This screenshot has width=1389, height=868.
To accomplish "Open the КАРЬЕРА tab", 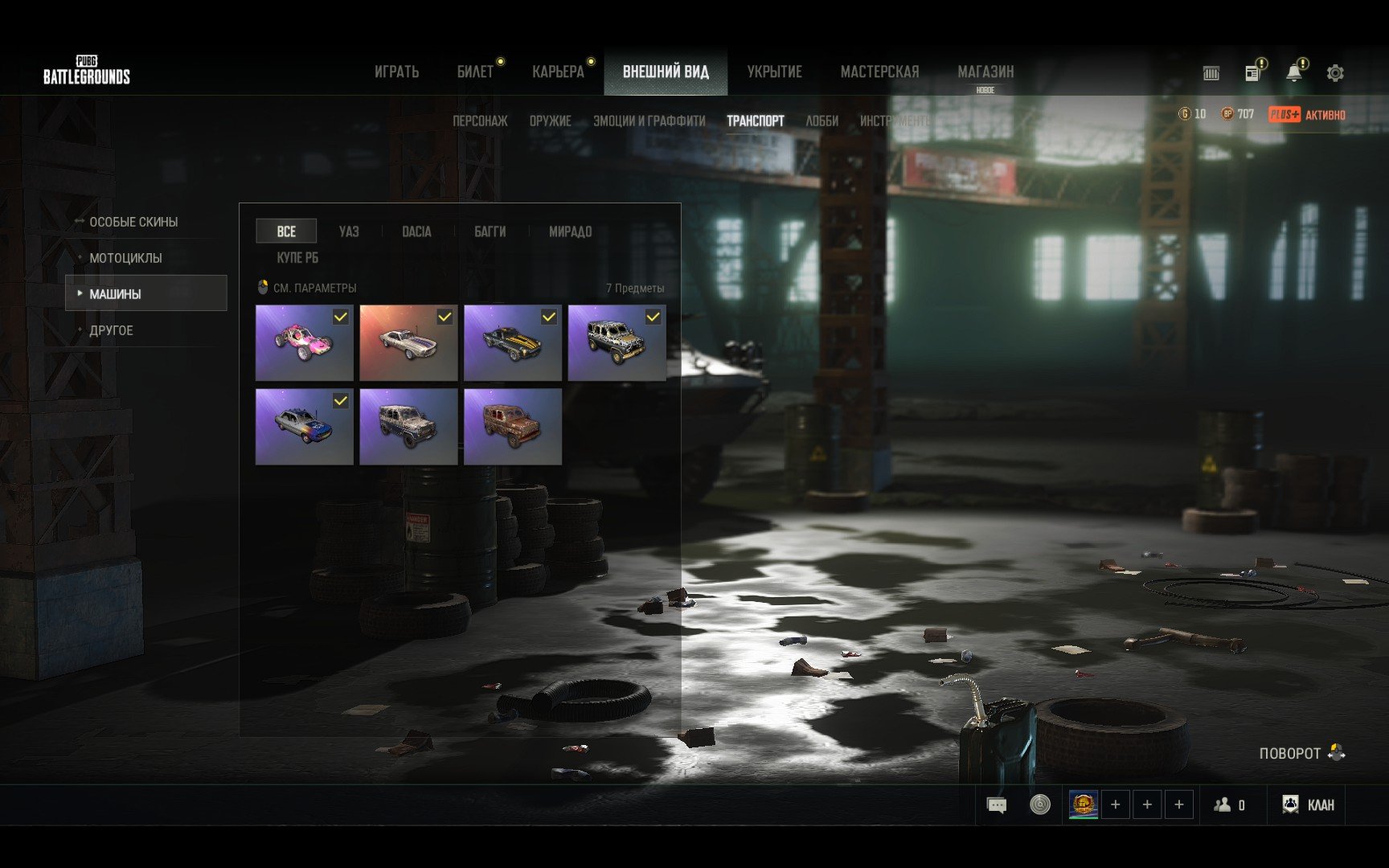I will click(558, 72).
